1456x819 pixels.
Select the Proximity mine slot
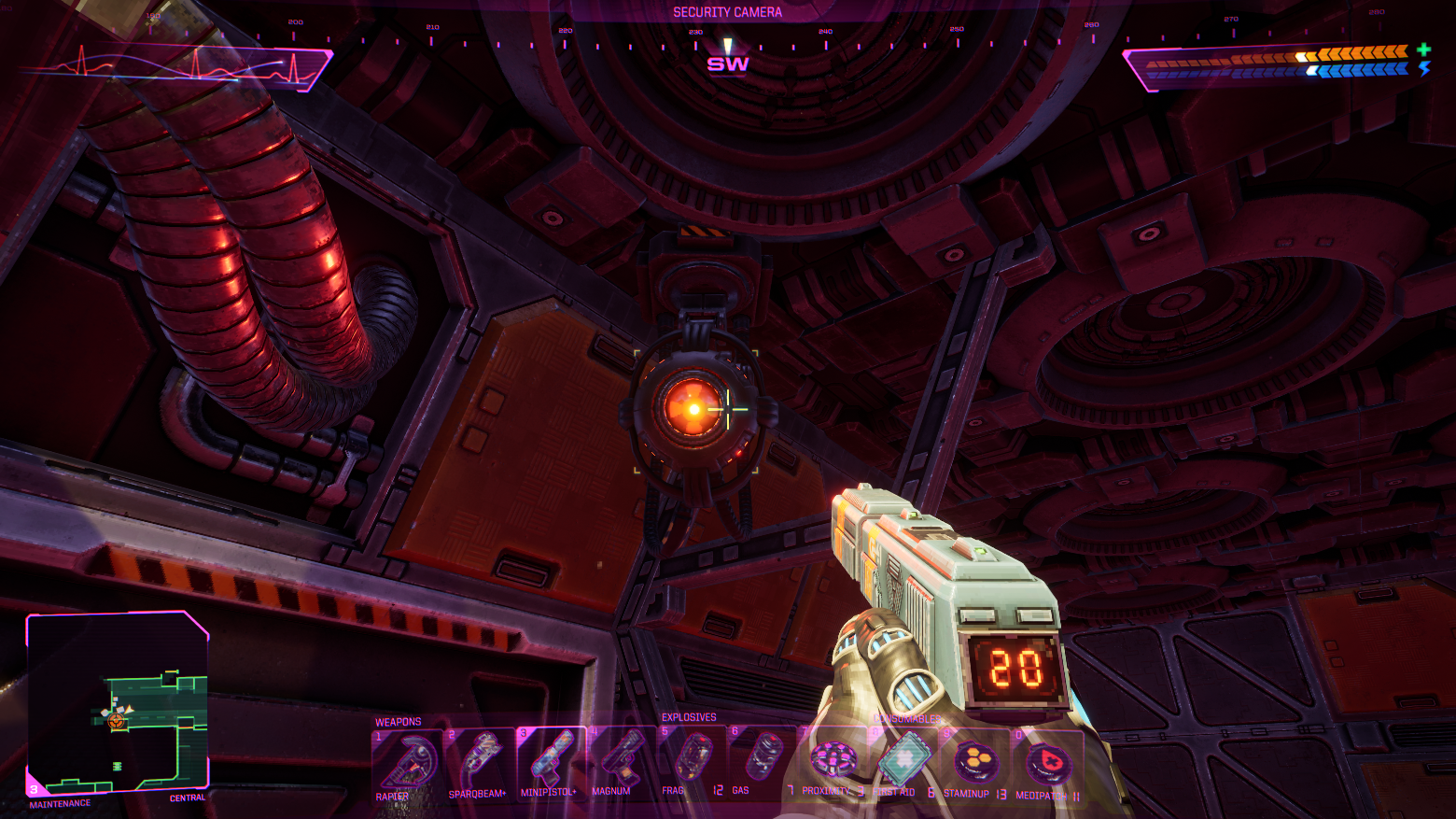coord(833,759)
